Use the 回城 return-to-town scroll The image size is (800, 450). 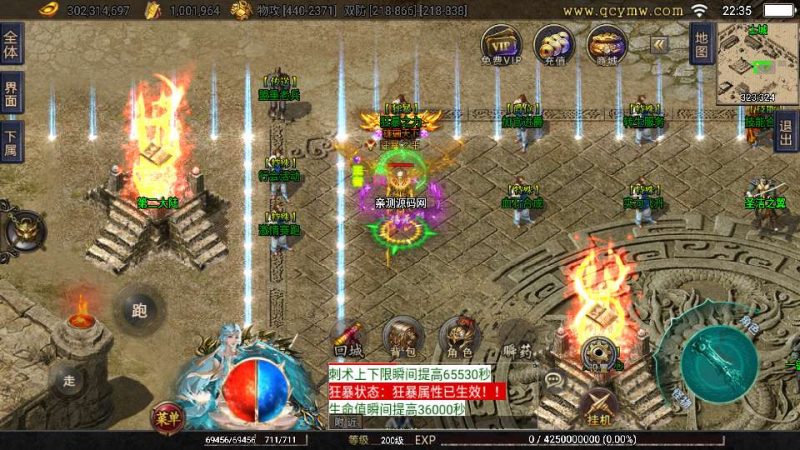[x=348, y=337]
